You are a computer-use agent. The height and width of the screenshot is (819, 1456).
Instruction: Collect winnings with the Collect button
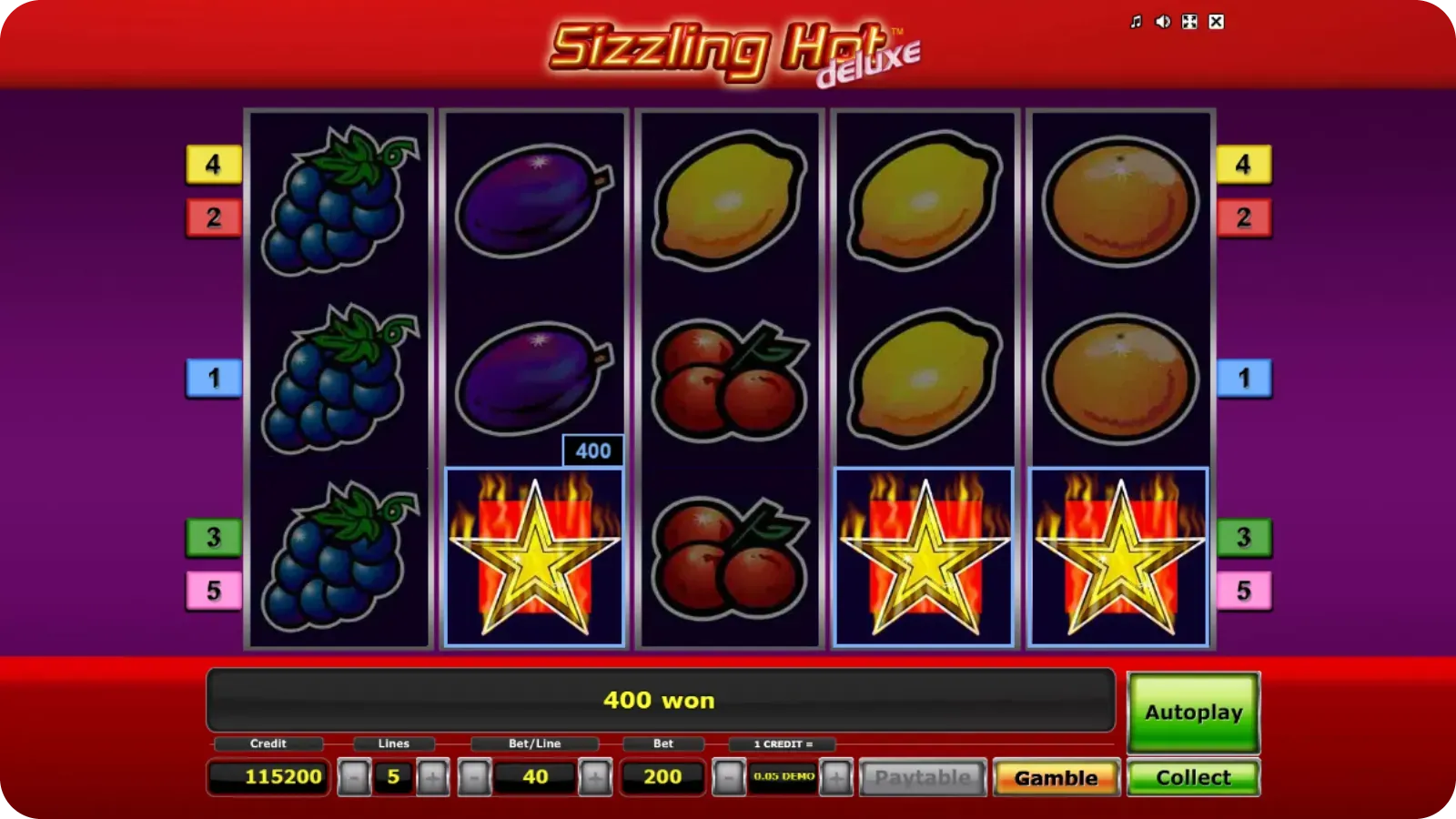pos(1193,777)
